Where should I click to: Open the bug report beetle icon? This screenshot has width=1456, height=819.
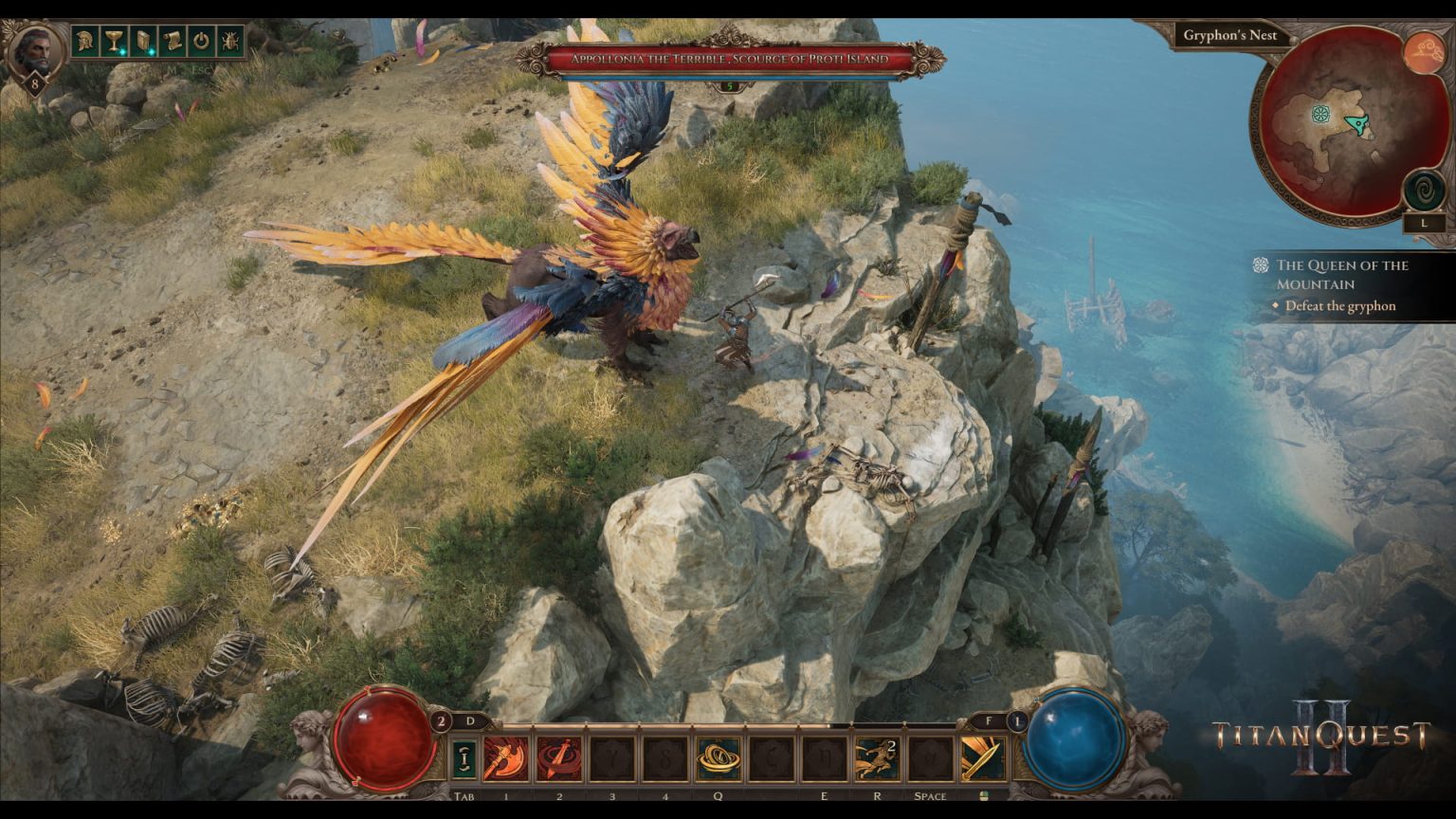(x=230, y=41)
